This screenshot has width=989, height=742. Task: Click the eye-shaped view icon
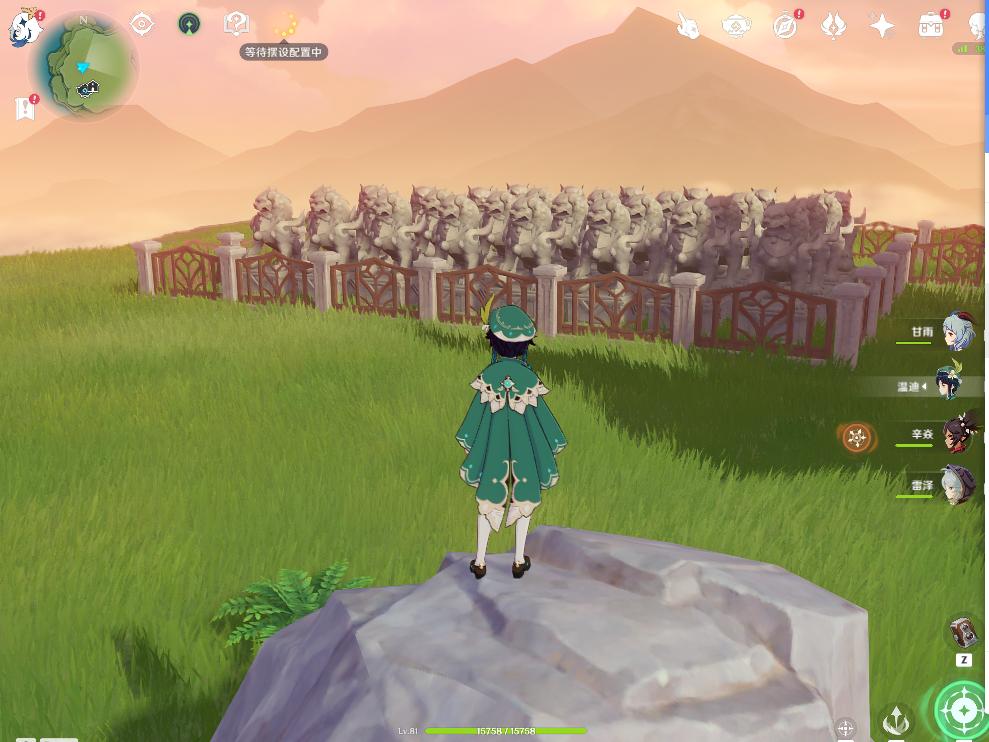142,24
